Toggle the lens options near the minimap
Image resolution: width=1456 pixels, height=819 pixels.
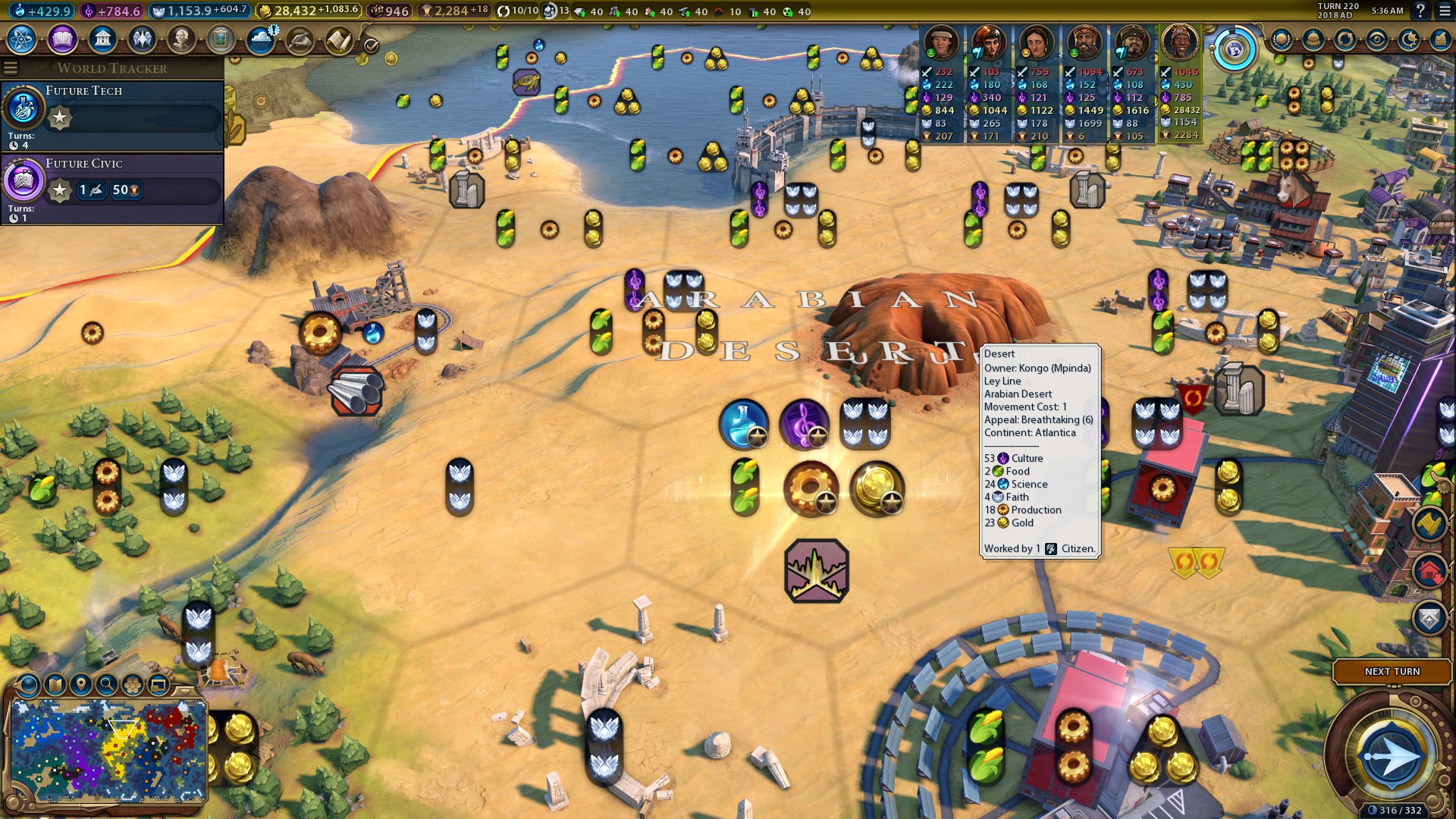pyautogui.click(x=28, y=684)
